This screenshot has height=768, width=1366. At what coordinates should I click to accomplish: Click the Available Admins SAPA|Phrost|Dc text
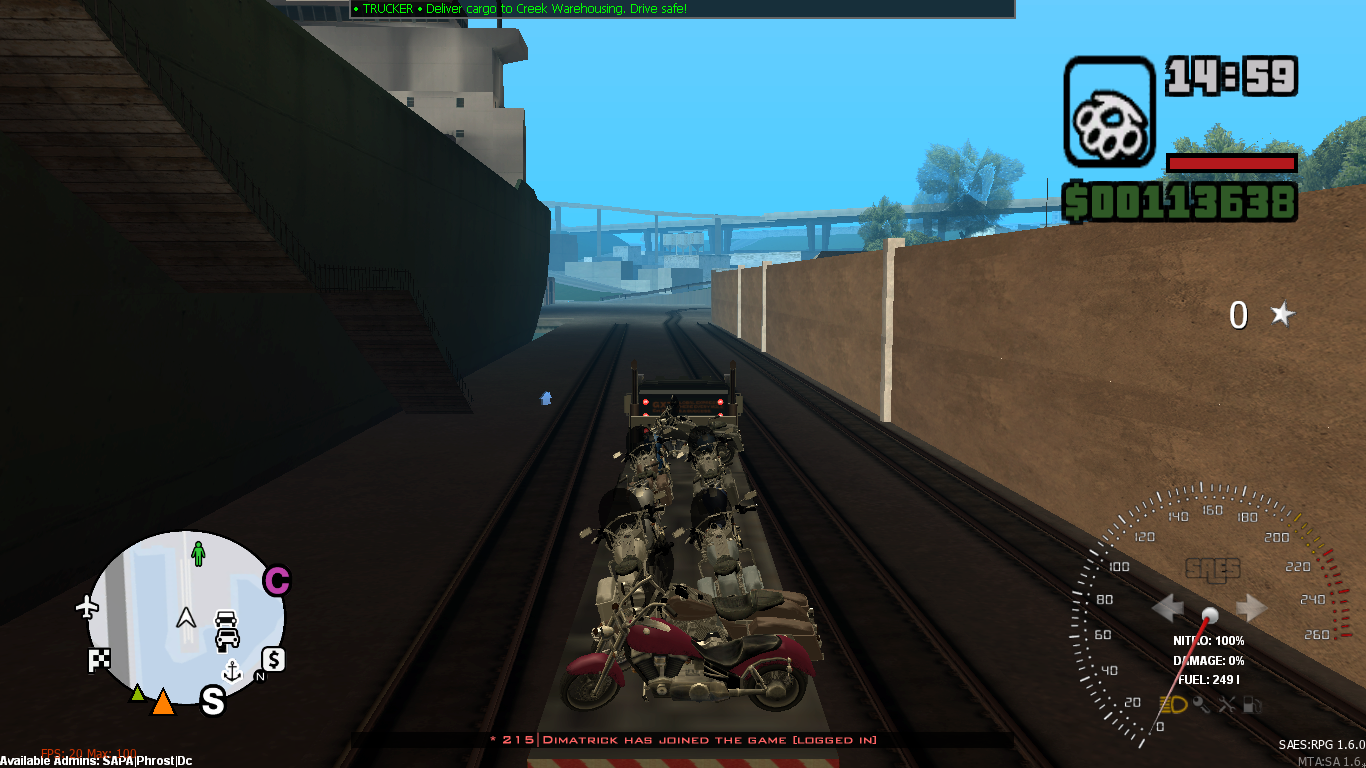click(x=95, y=760)
